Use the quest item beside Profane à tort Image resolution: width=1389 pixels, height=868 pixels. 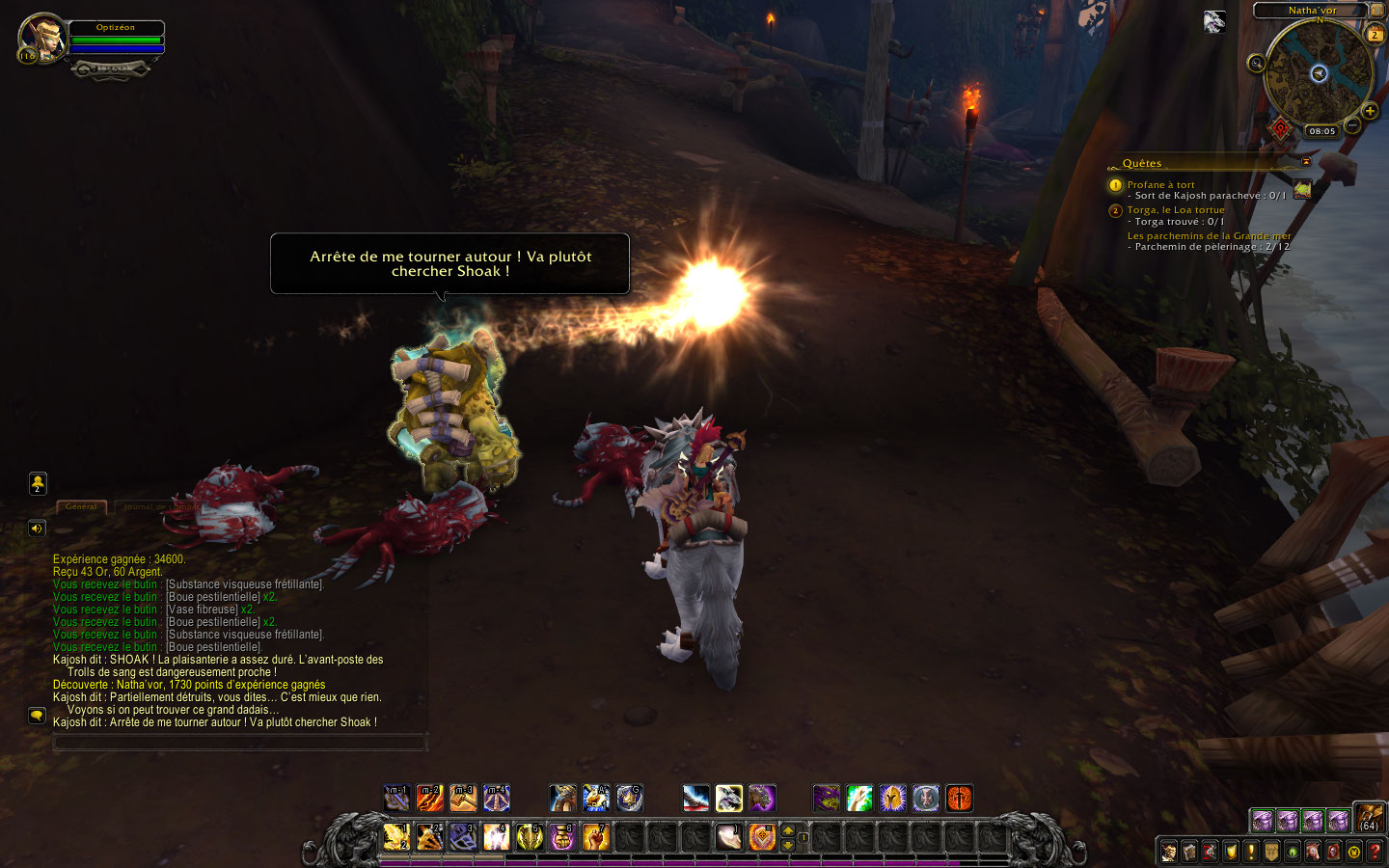click(x=1302, y=189)
